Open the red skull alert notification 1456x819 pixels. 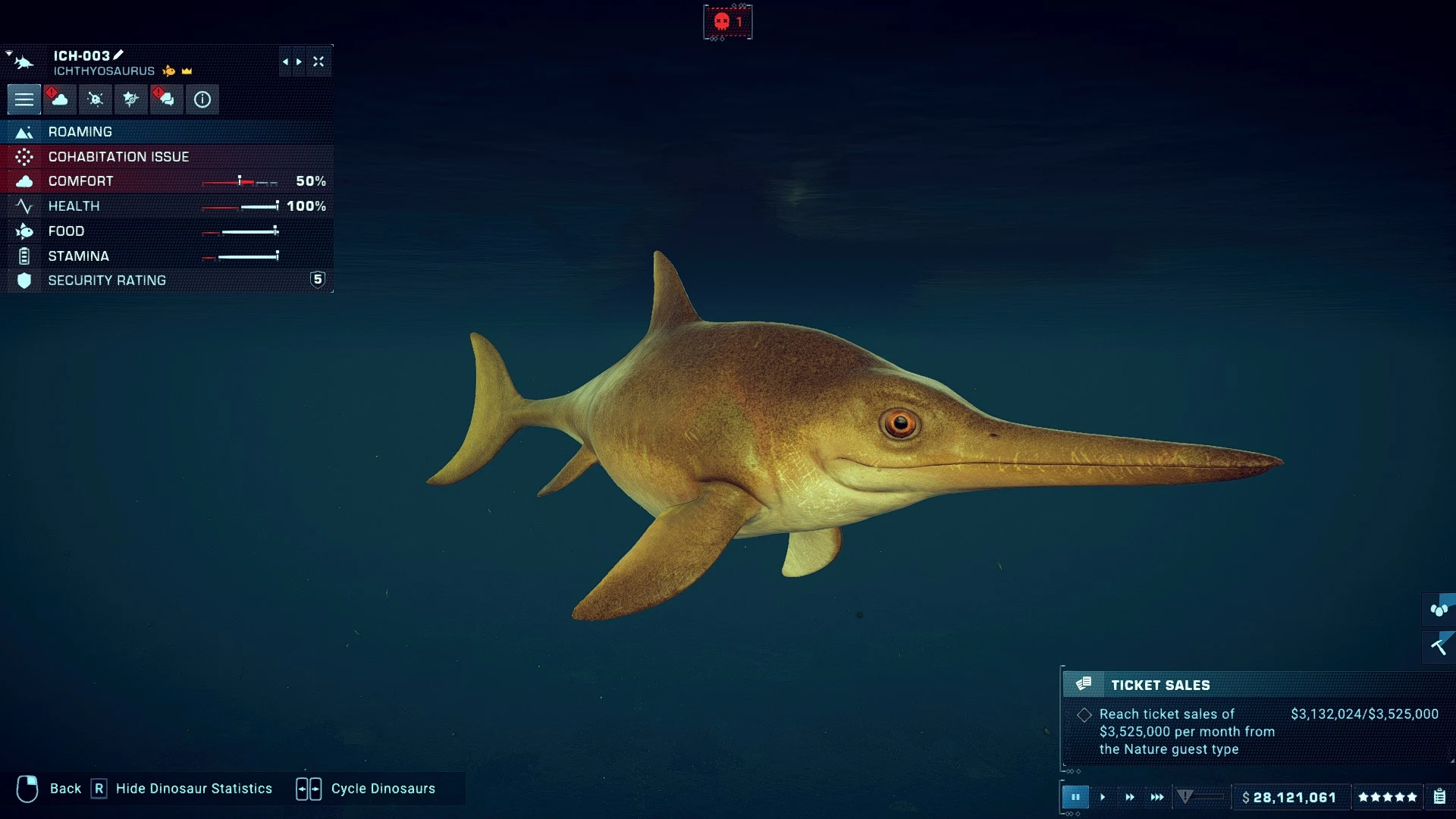pos(728,22)
